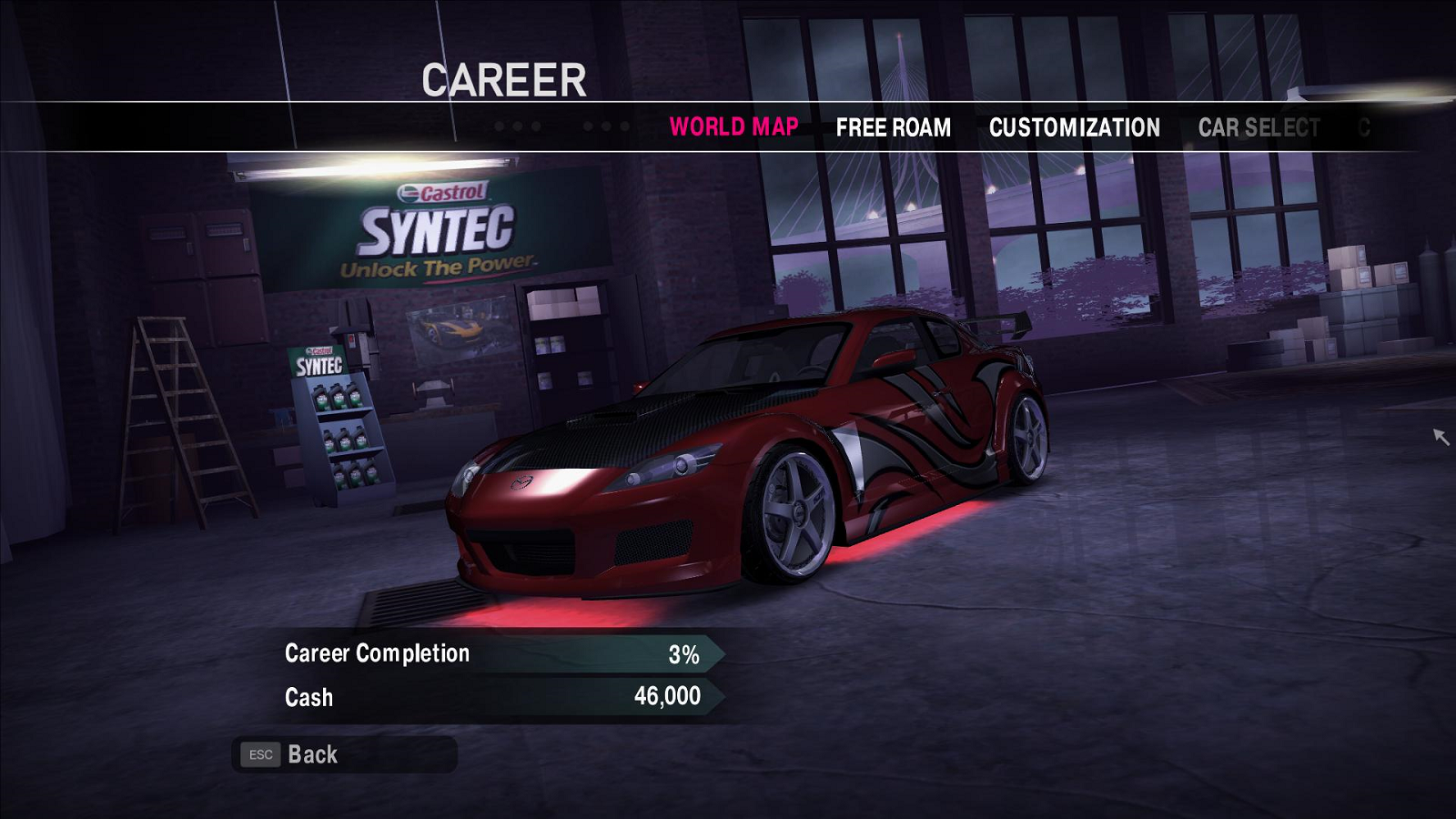Open the World Map option
This screenshot has width=1456, height=819.
click(733, 126)
